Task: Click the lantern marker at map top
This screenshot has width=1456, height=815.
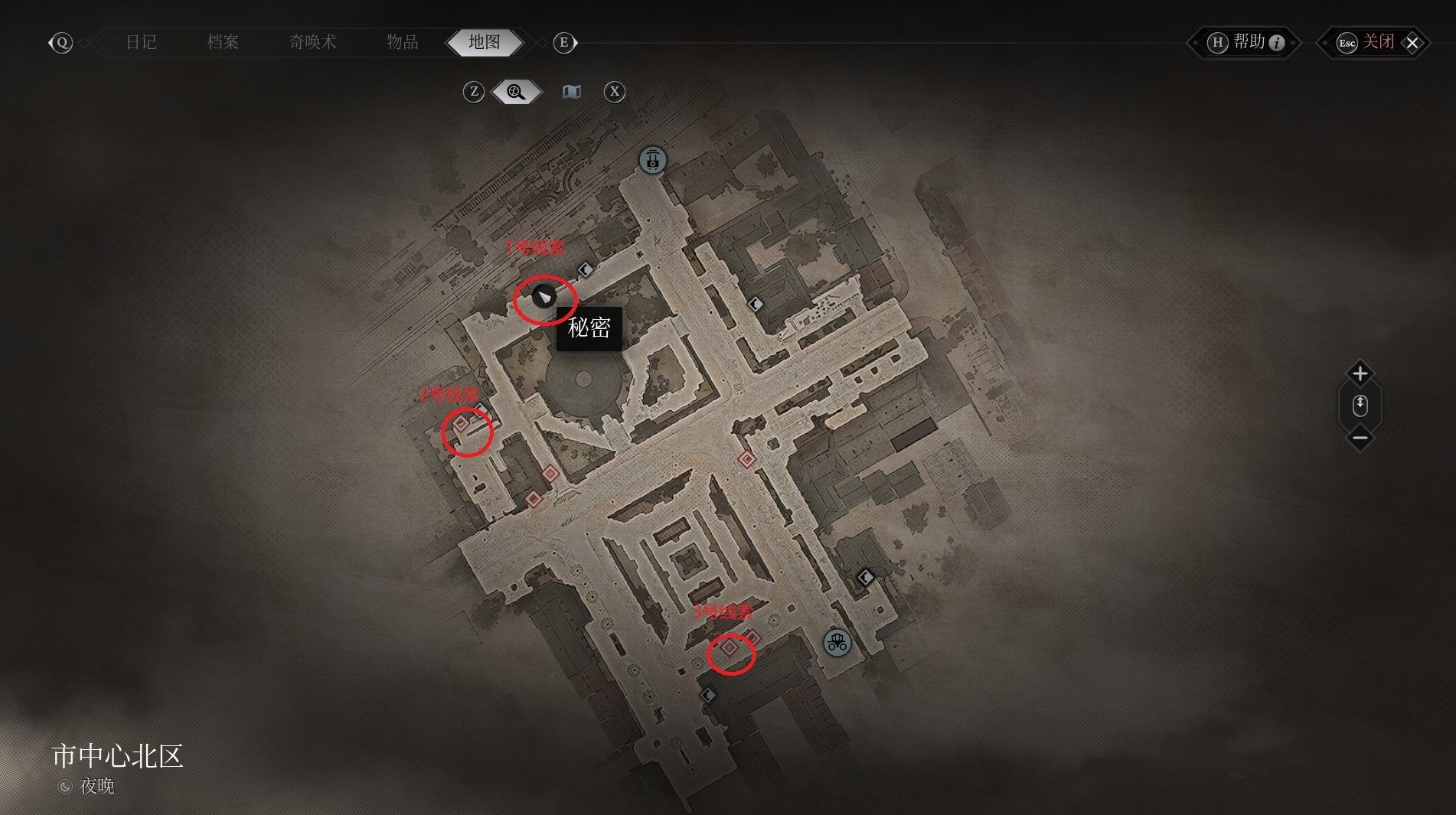Action: [x=652, y=160]
